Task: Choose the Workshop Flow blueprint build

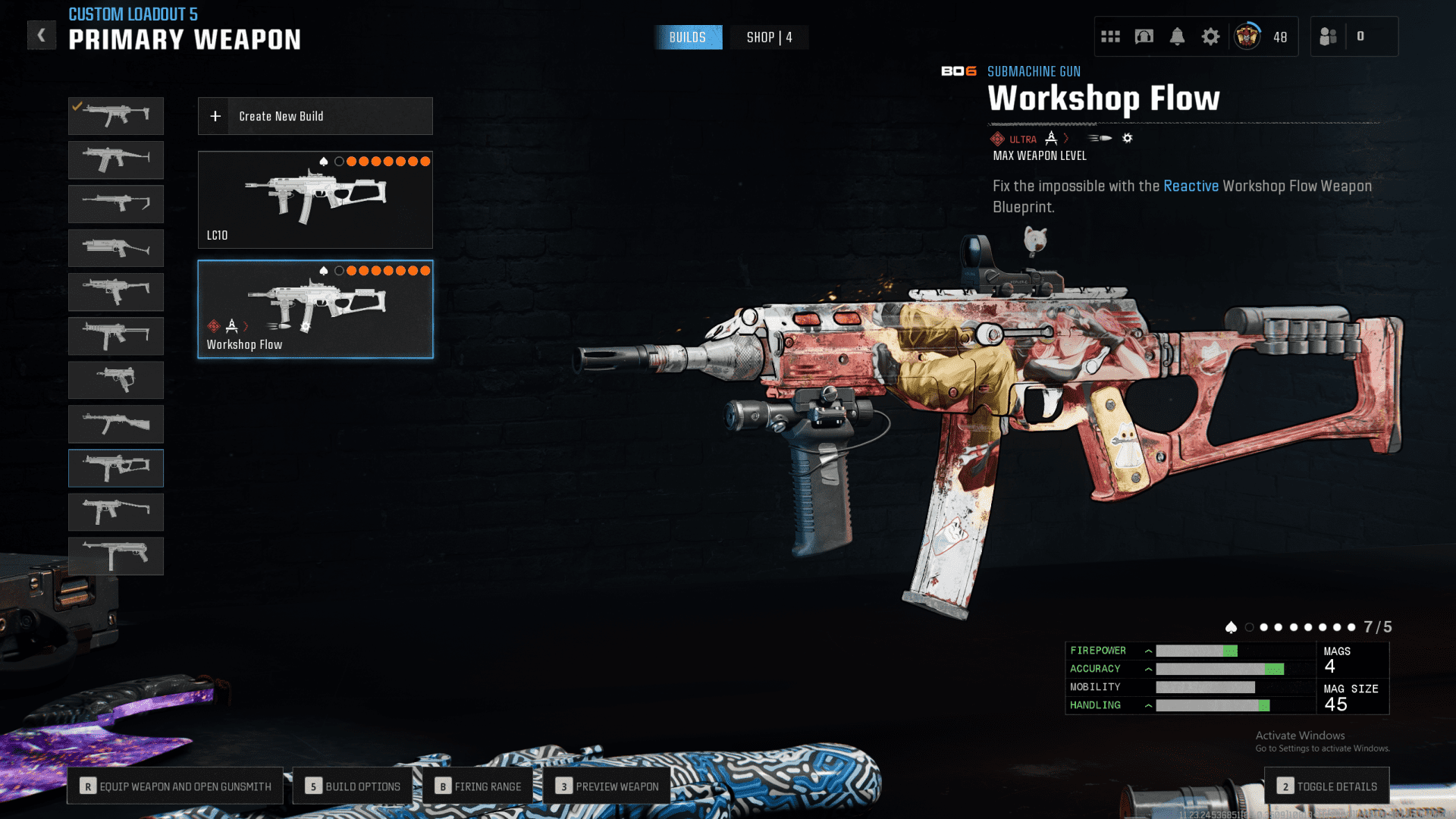Action: pyautogui.click(x=315, y=309)
